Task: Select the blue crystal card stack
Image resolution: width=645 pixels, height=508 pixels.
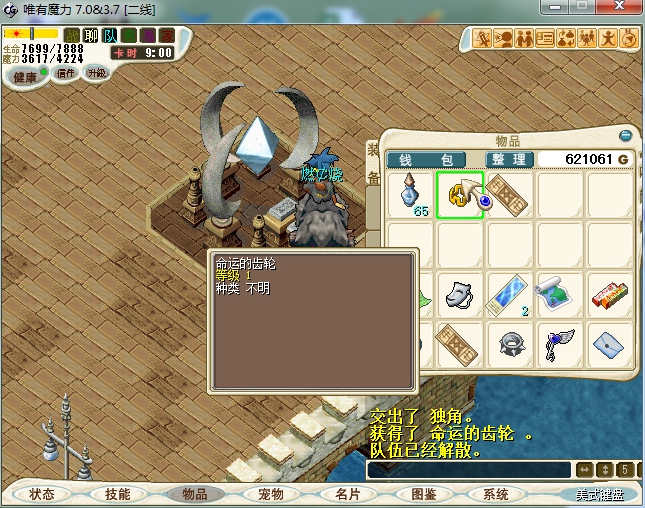Action: (509, 294)
